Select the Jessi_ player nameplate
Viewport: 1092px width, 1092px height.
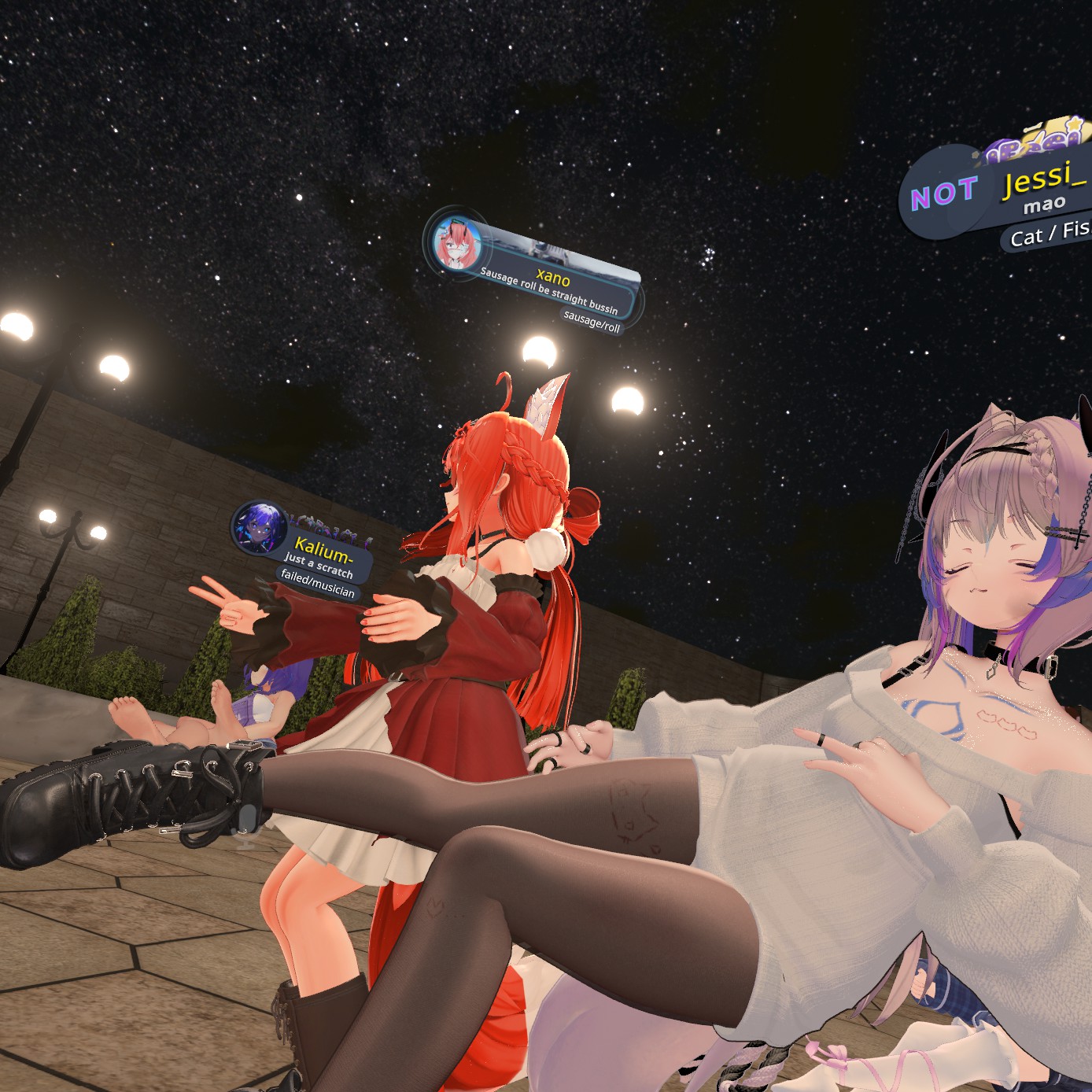point(1042,179)
